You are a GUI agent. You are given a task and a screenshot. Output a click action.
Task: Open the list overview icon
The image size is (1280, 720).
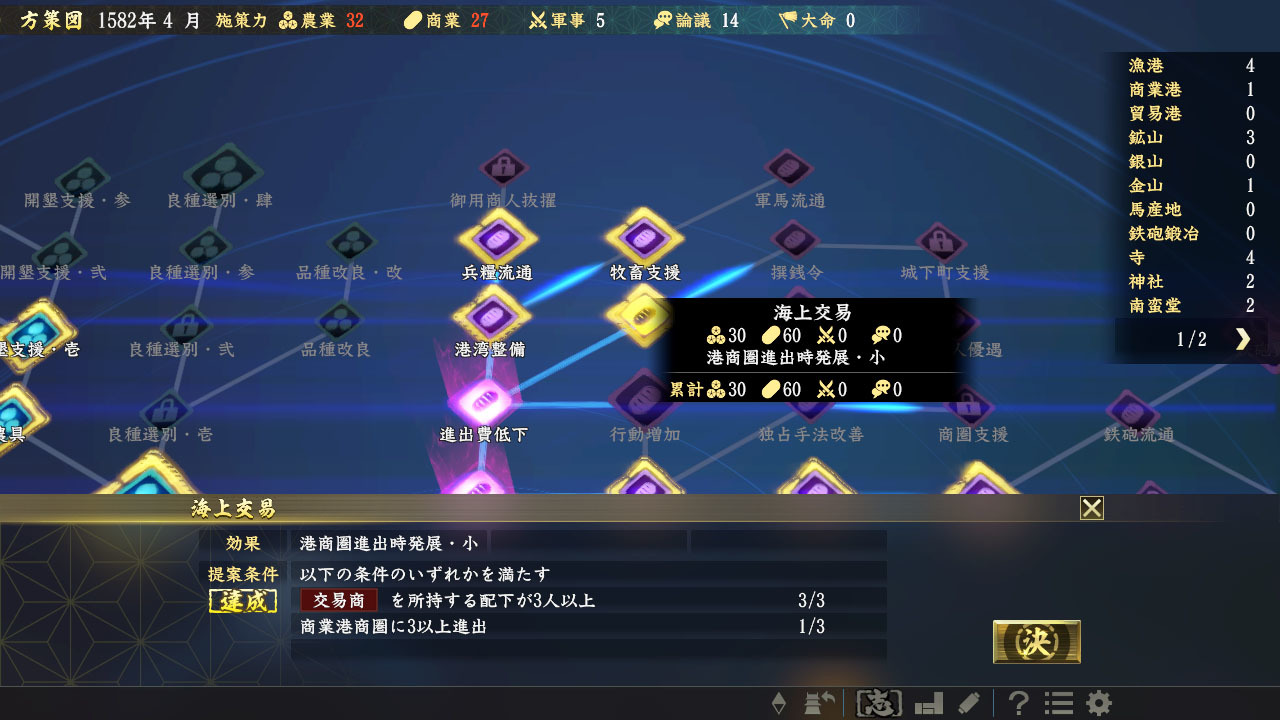tap(1056, 703)
